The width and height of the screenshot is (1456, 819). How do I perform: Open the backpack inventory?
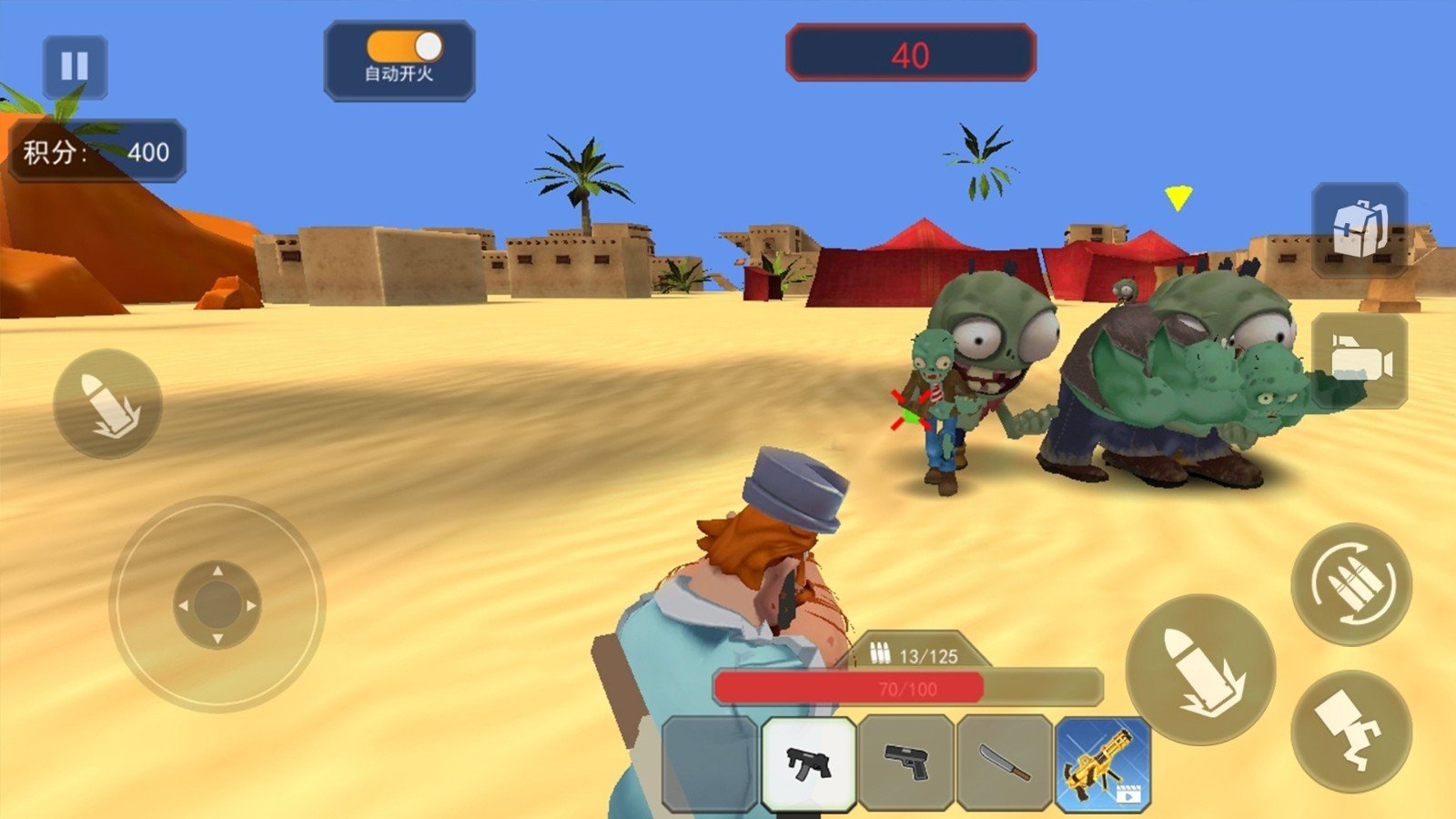1360,228
